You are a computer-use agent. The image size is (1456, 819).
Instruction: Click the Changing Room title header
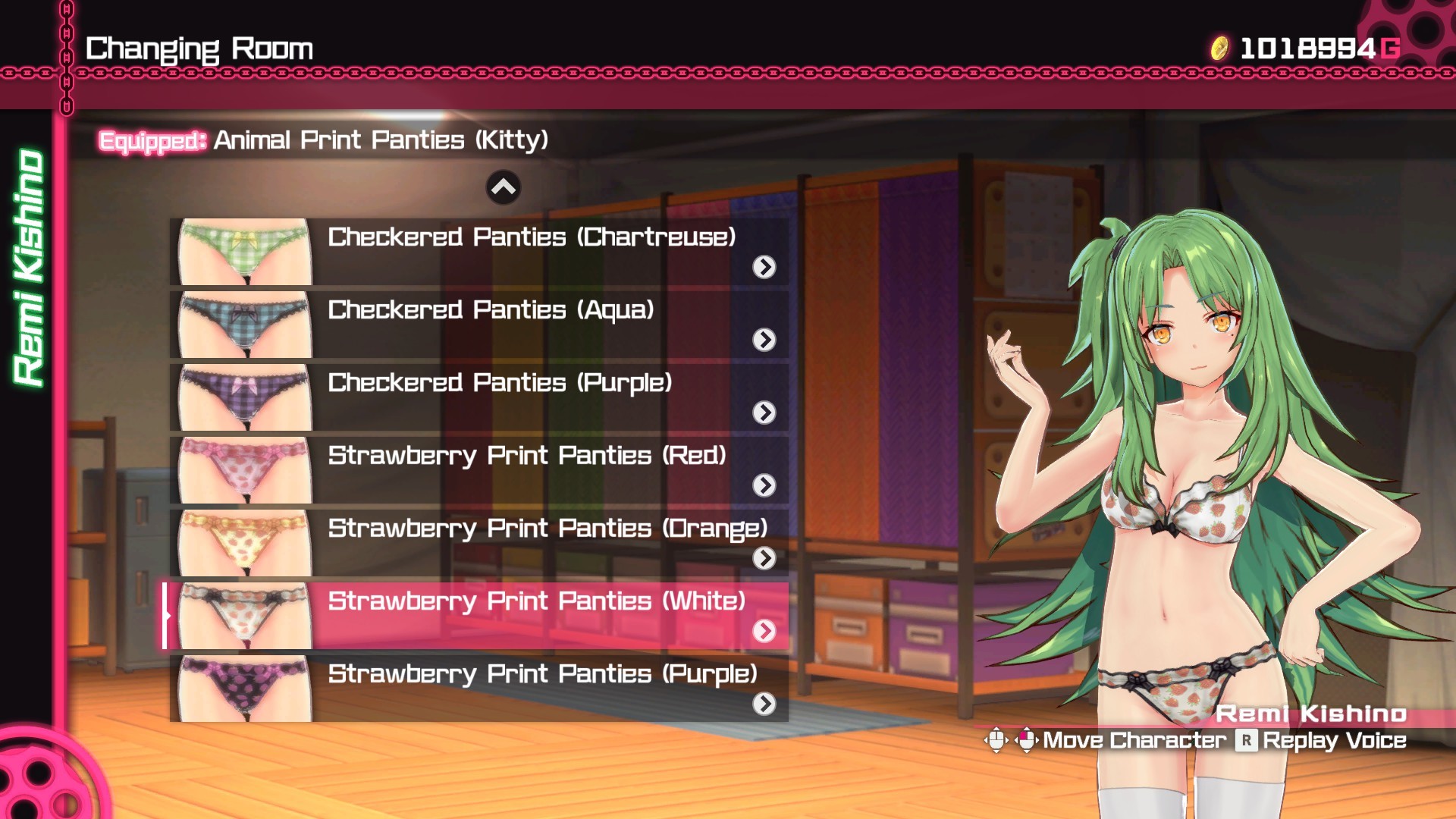point(199,49)
